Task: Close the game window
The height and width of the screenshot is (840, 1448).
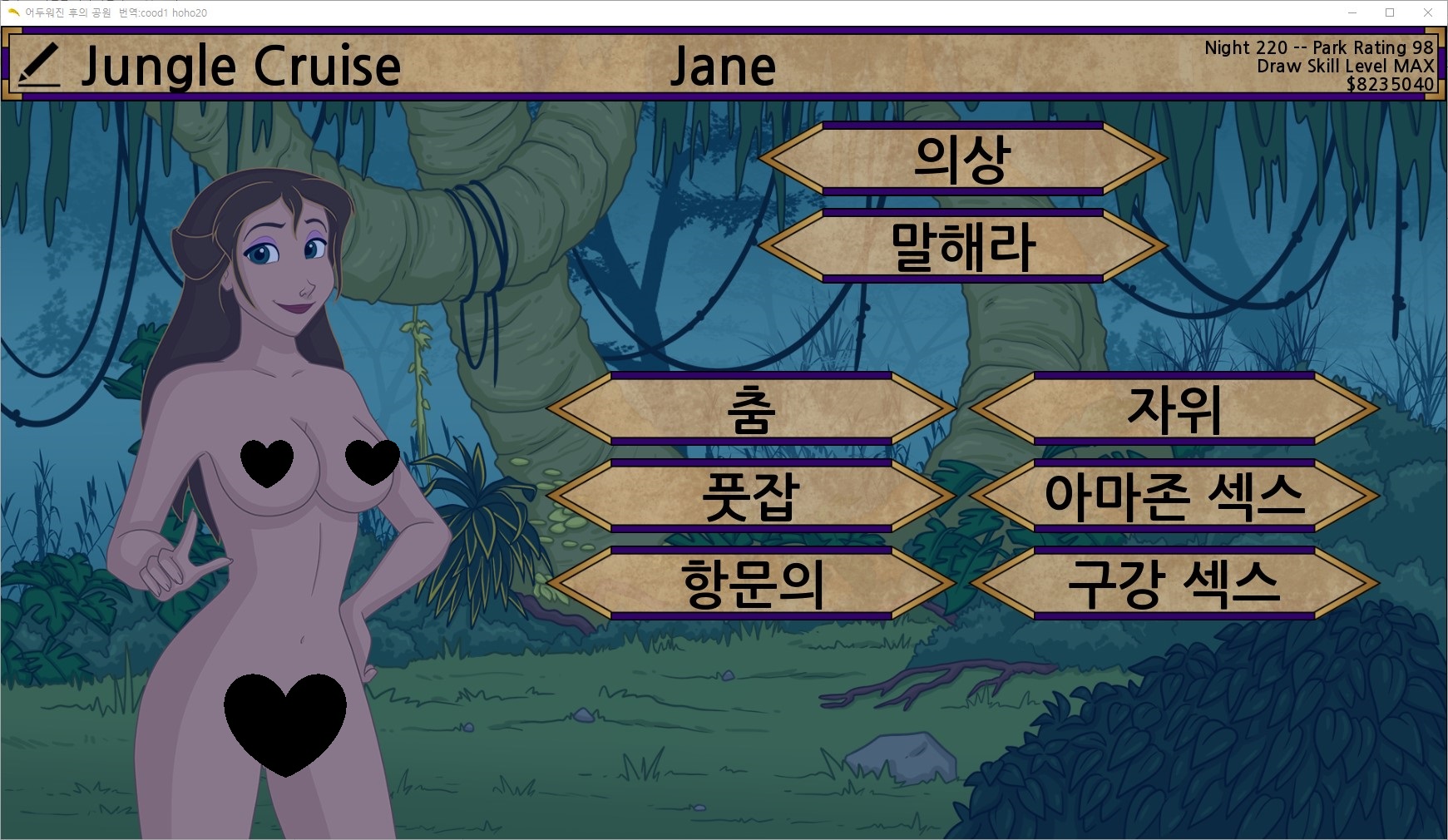Action: point(1427,12)
